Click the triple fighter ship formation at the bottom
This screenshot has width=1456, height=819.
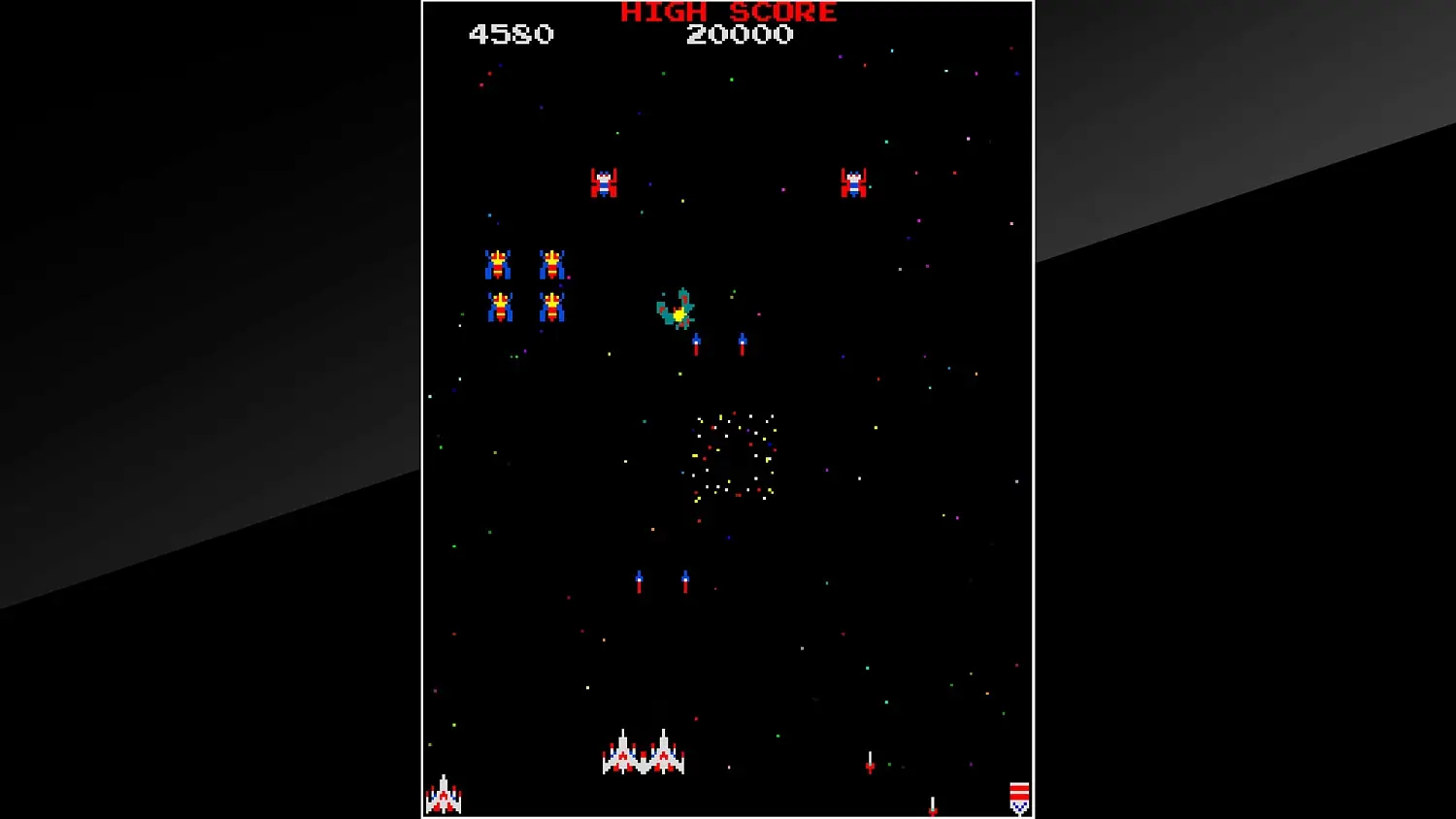644,755
